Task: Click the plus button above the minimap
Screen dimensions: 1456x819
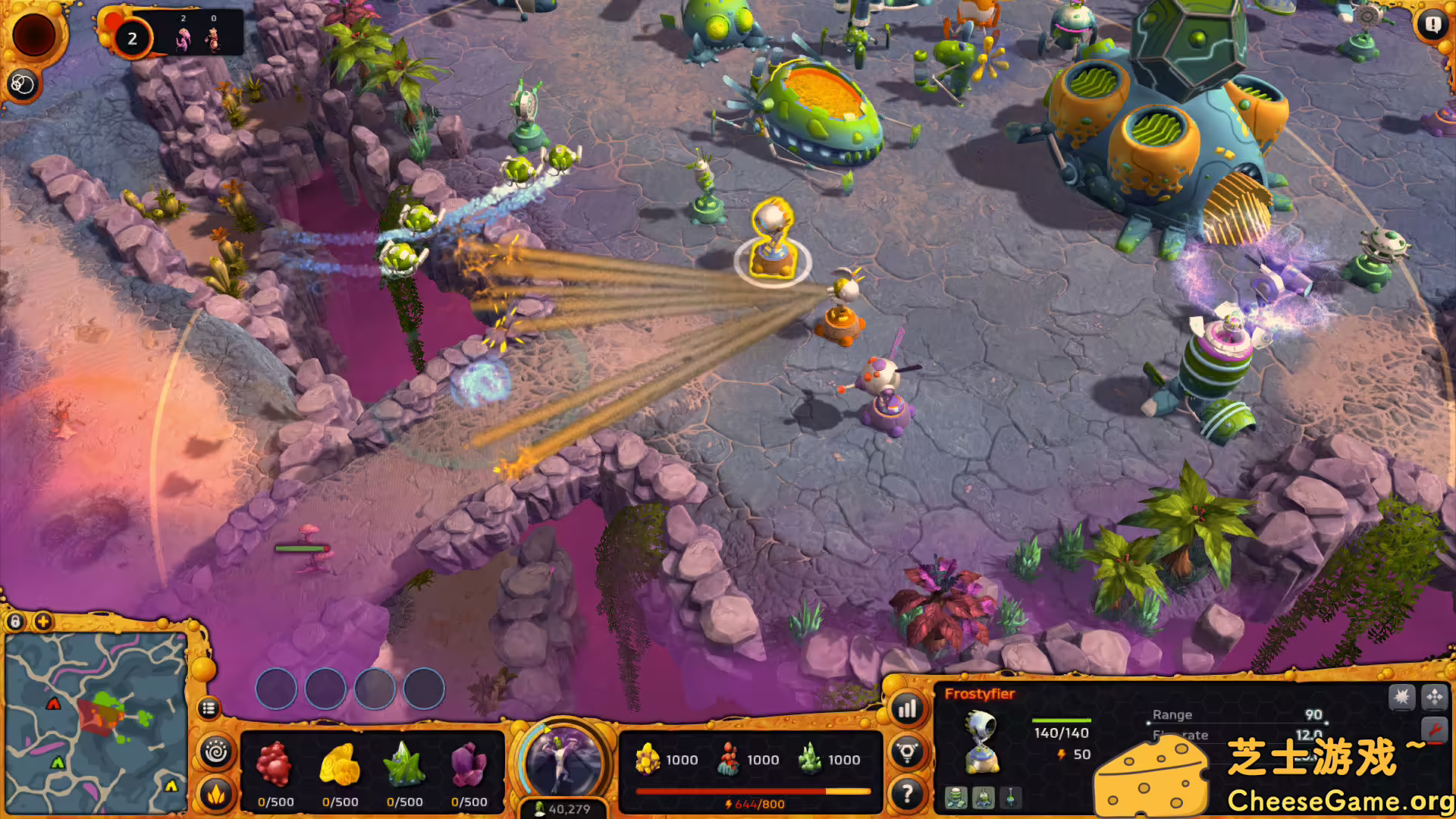Action: pyautogui.click(x=43, y=622)
